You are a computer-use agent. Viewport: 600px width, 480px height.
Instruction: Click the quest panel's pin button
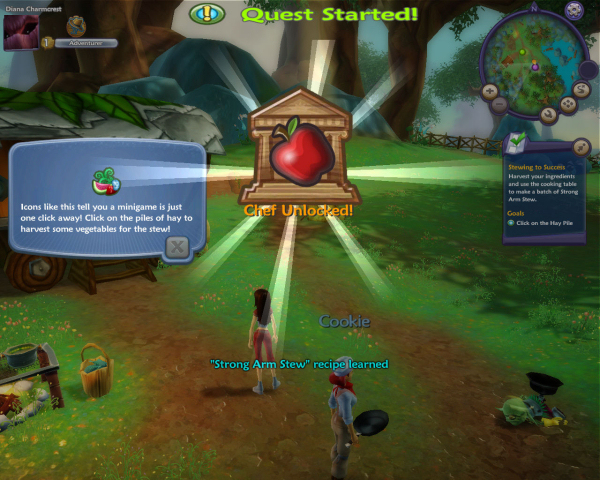[582, 148]
